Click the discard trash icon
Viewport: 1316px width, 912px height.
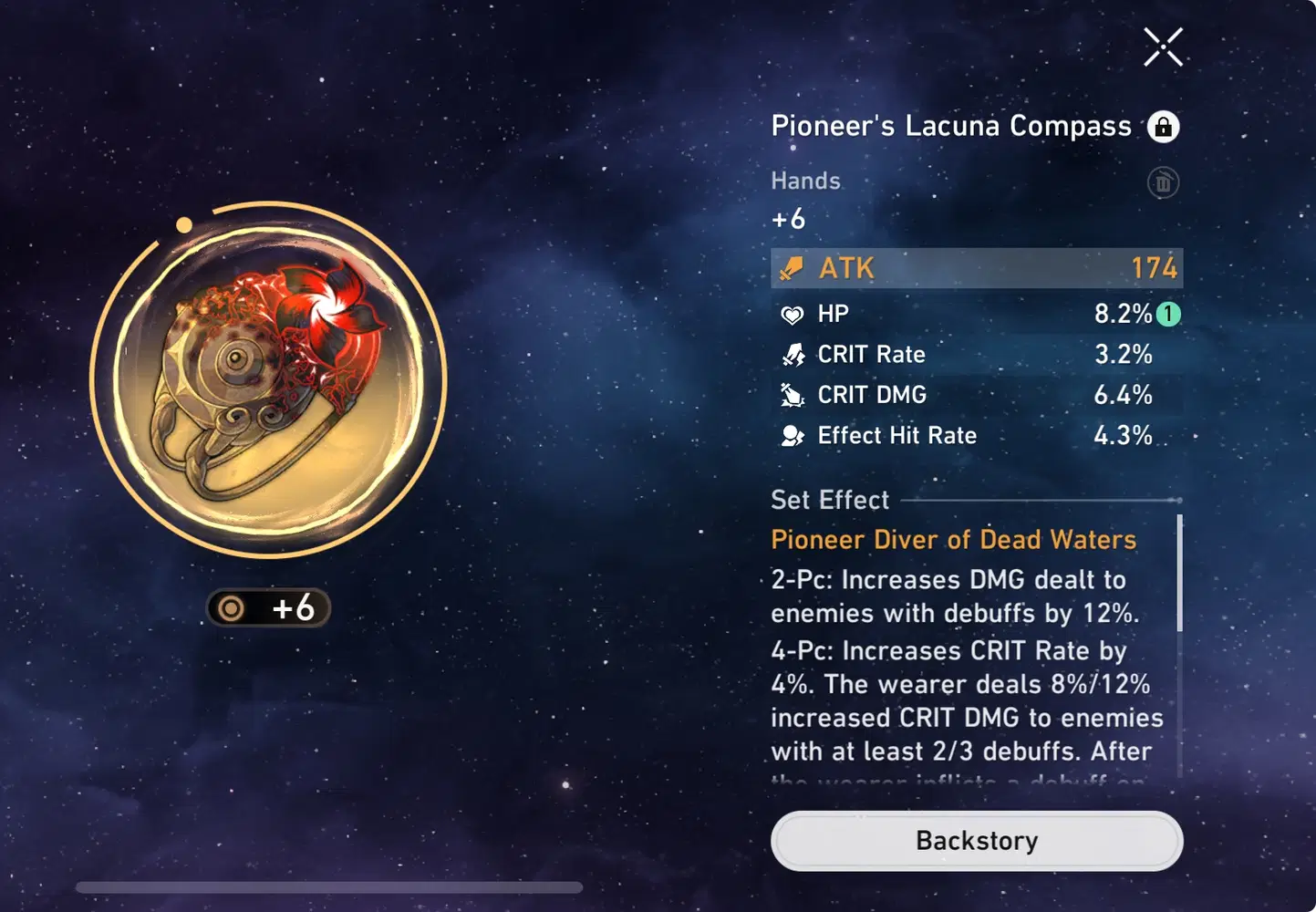(1163, 183)
